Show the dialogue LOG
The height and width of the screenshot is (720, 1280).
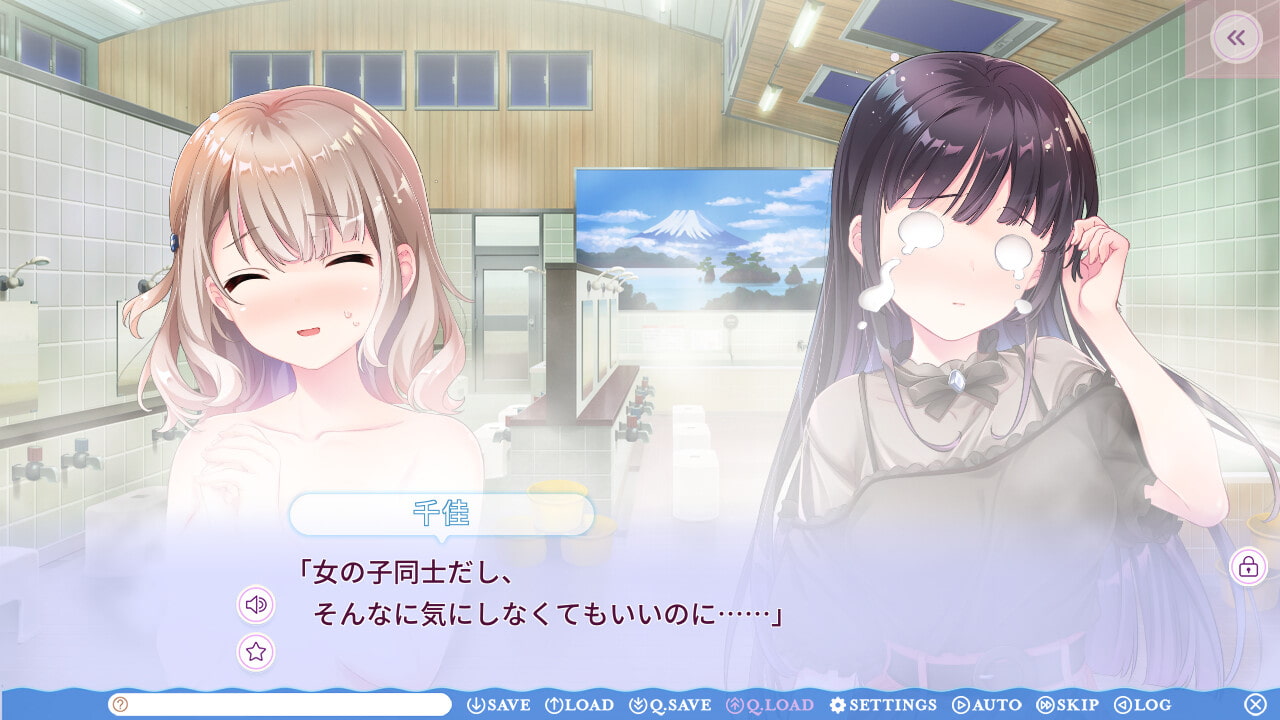[x=1142, y=705]
